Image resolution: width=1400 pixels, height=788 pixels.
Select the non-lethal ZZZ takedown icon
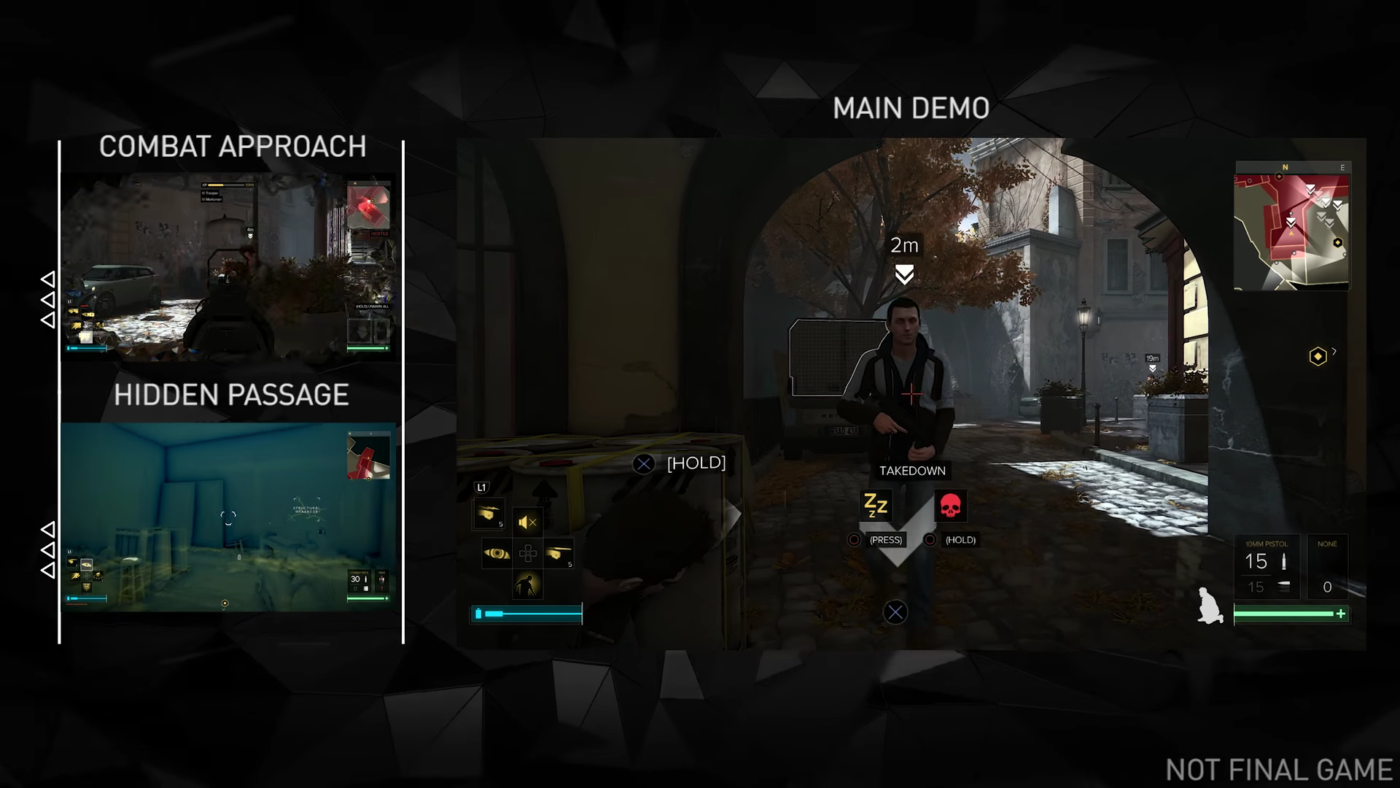876,506
